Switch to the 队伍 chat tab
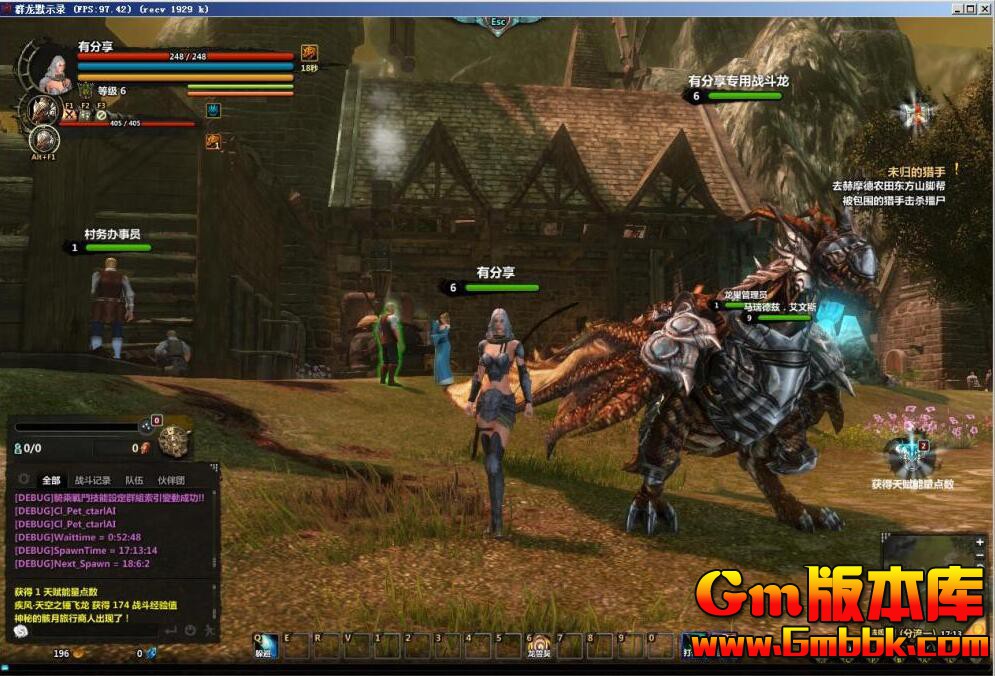The width and height of the screenshot is (995, 676). tap(133, 480)
